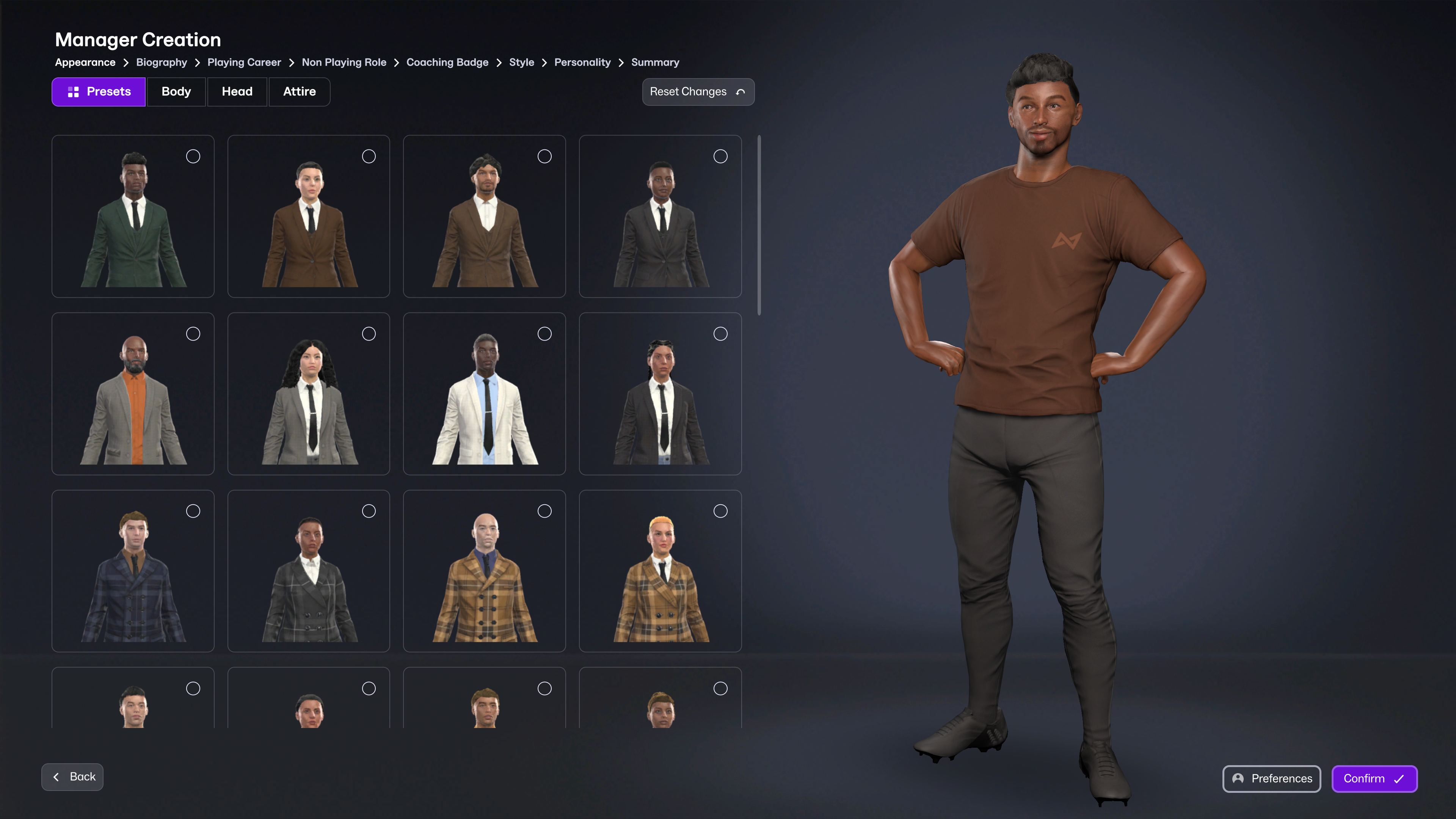Go to the Coaching Badge step
Viewport: 1456px width, 819px height.
pos(447,62)
